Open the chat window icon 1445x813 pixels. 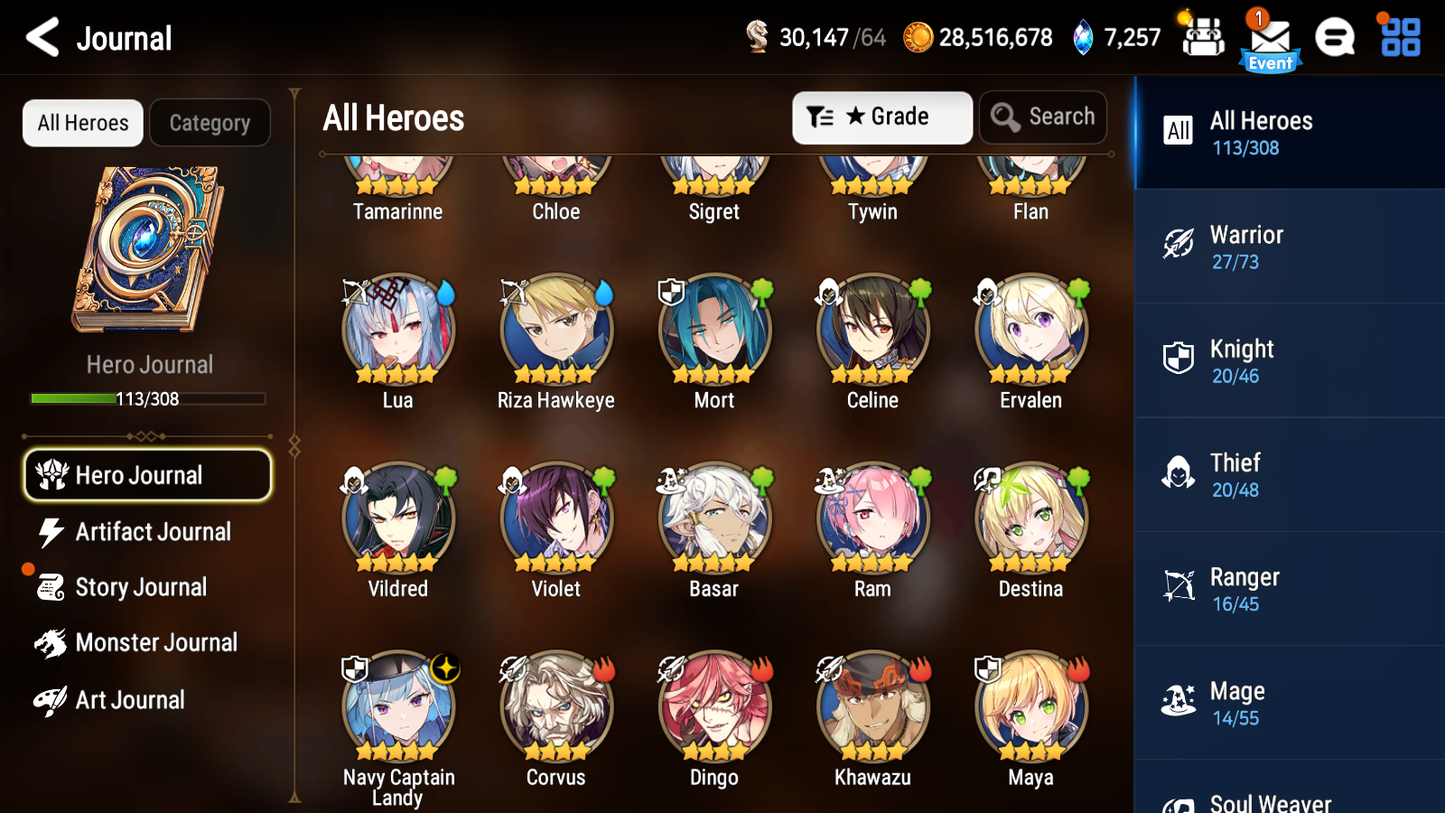pos(1335,38)
